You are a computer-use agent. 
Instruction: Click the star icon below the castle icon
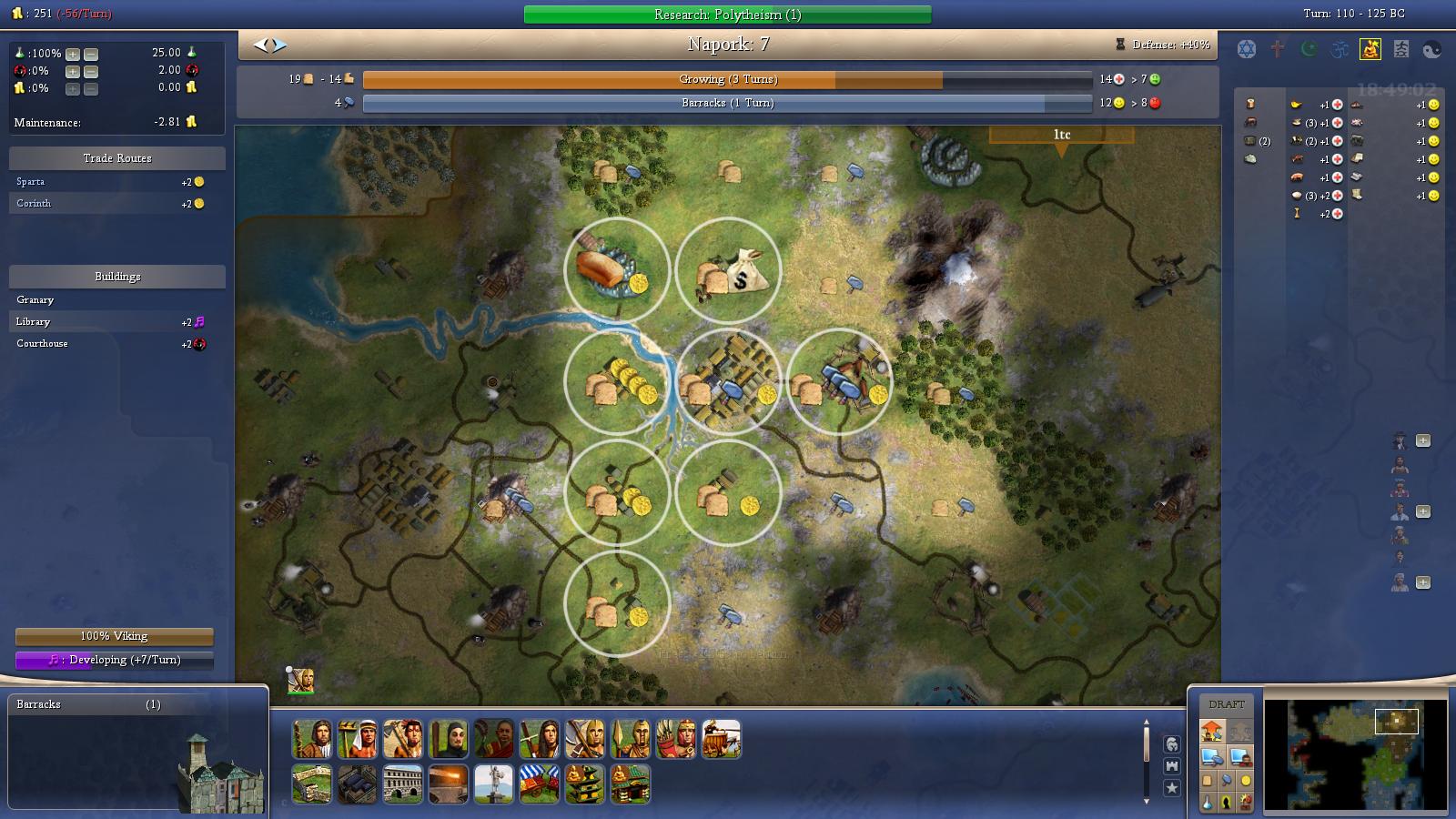(1171, 787)
